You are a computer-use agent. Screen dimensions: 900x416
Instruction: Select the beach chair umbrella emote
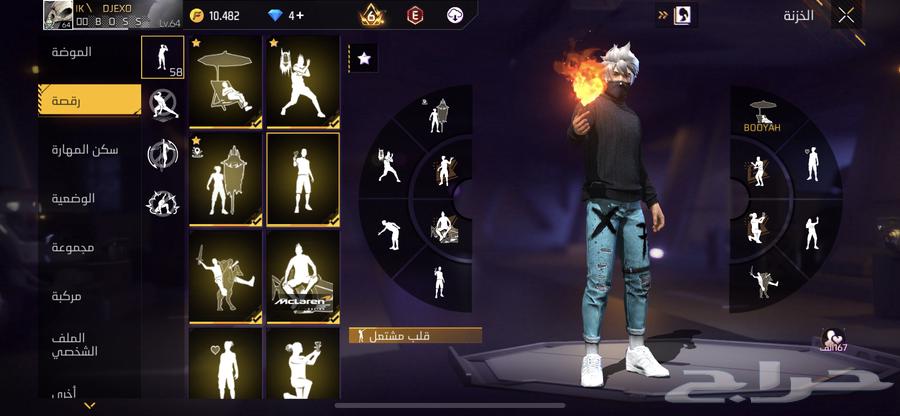226,81
